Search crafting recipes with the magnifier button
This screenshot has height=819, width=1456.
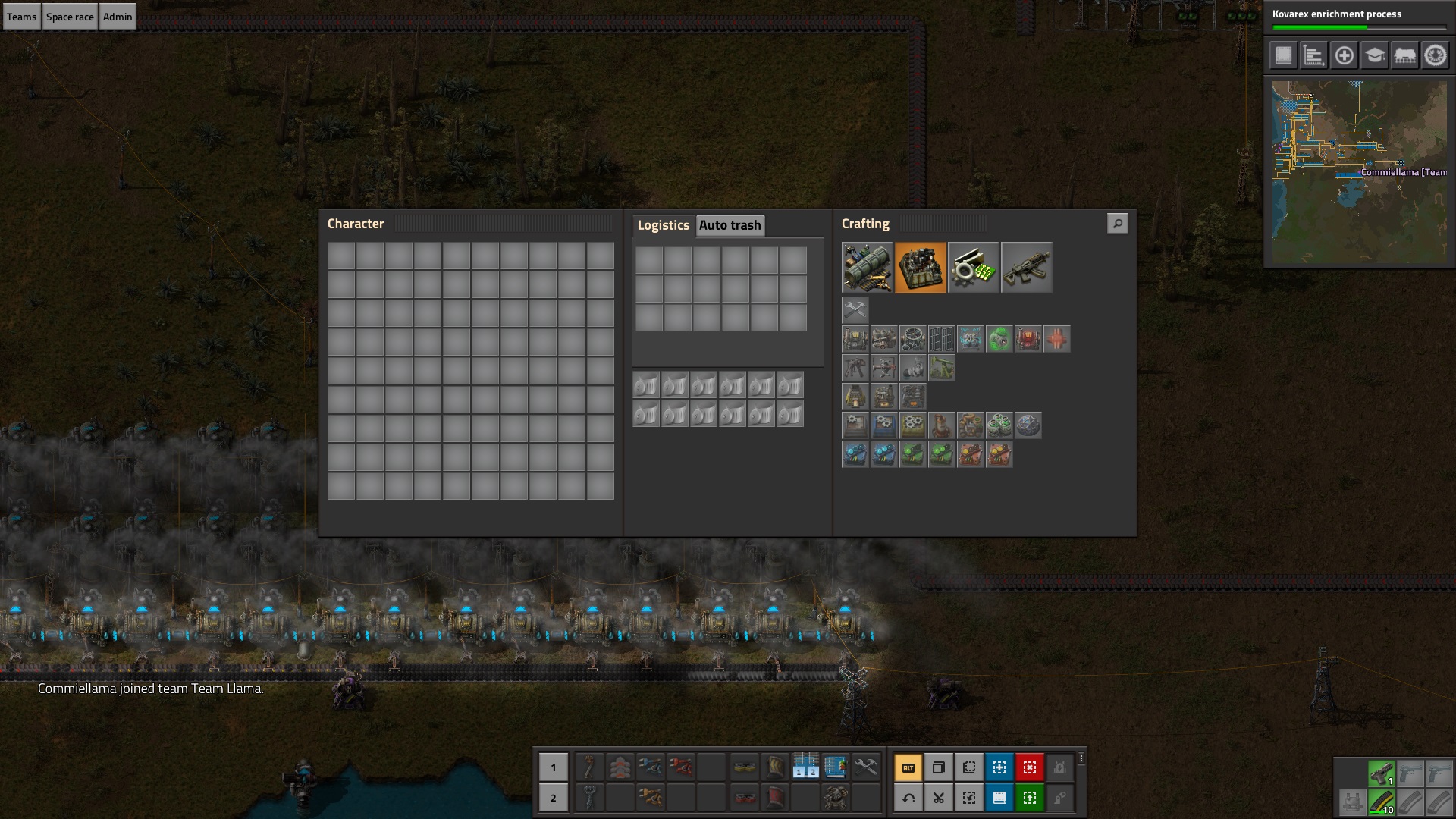(x=1117, y=224)
